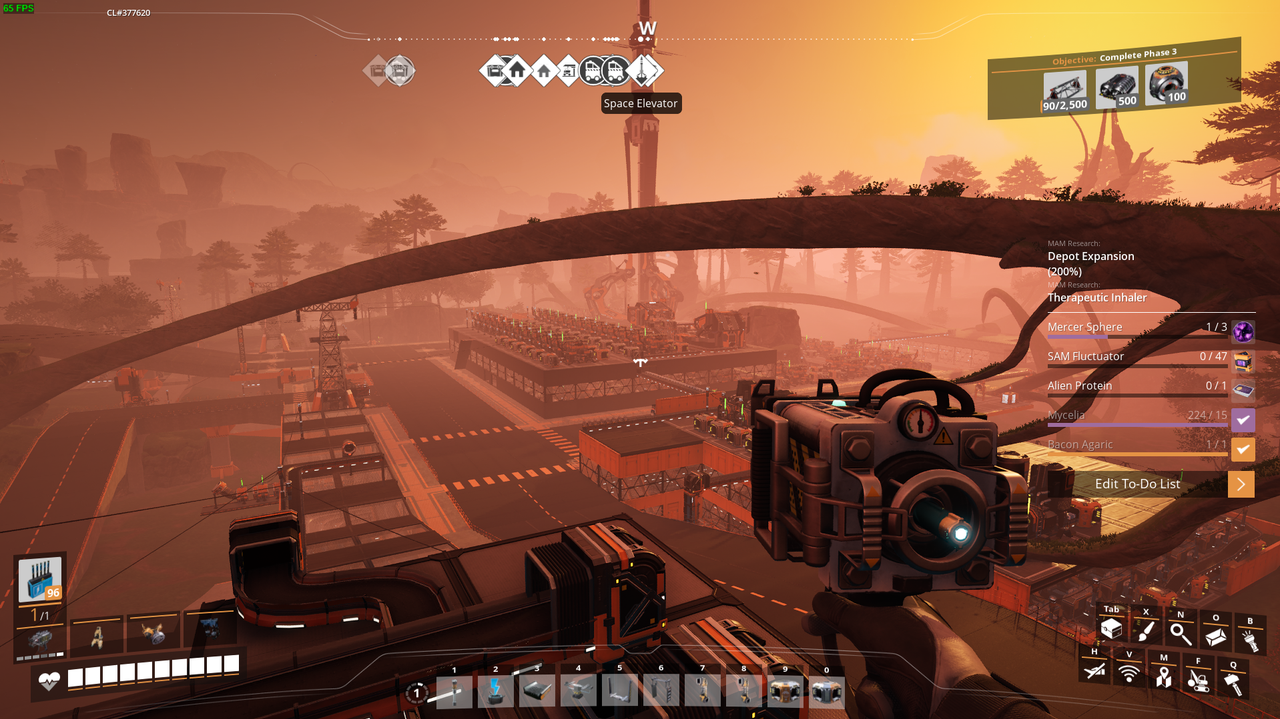
Task: Select the lightning bolt hotbar slot
Action: pyautogui.click(x=495, y=690)
